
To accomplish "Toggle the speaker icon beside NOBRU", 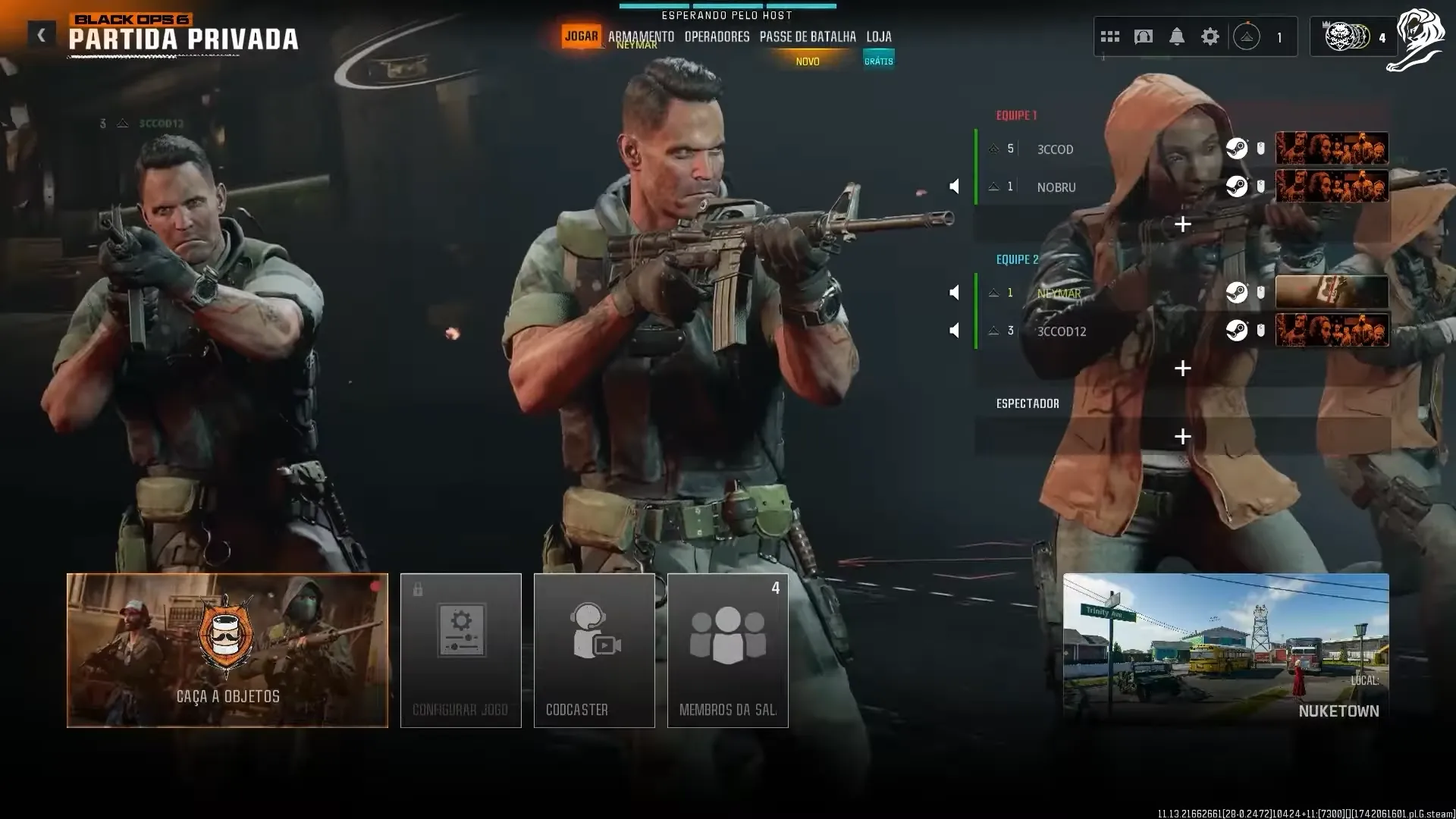I will 955,187.
